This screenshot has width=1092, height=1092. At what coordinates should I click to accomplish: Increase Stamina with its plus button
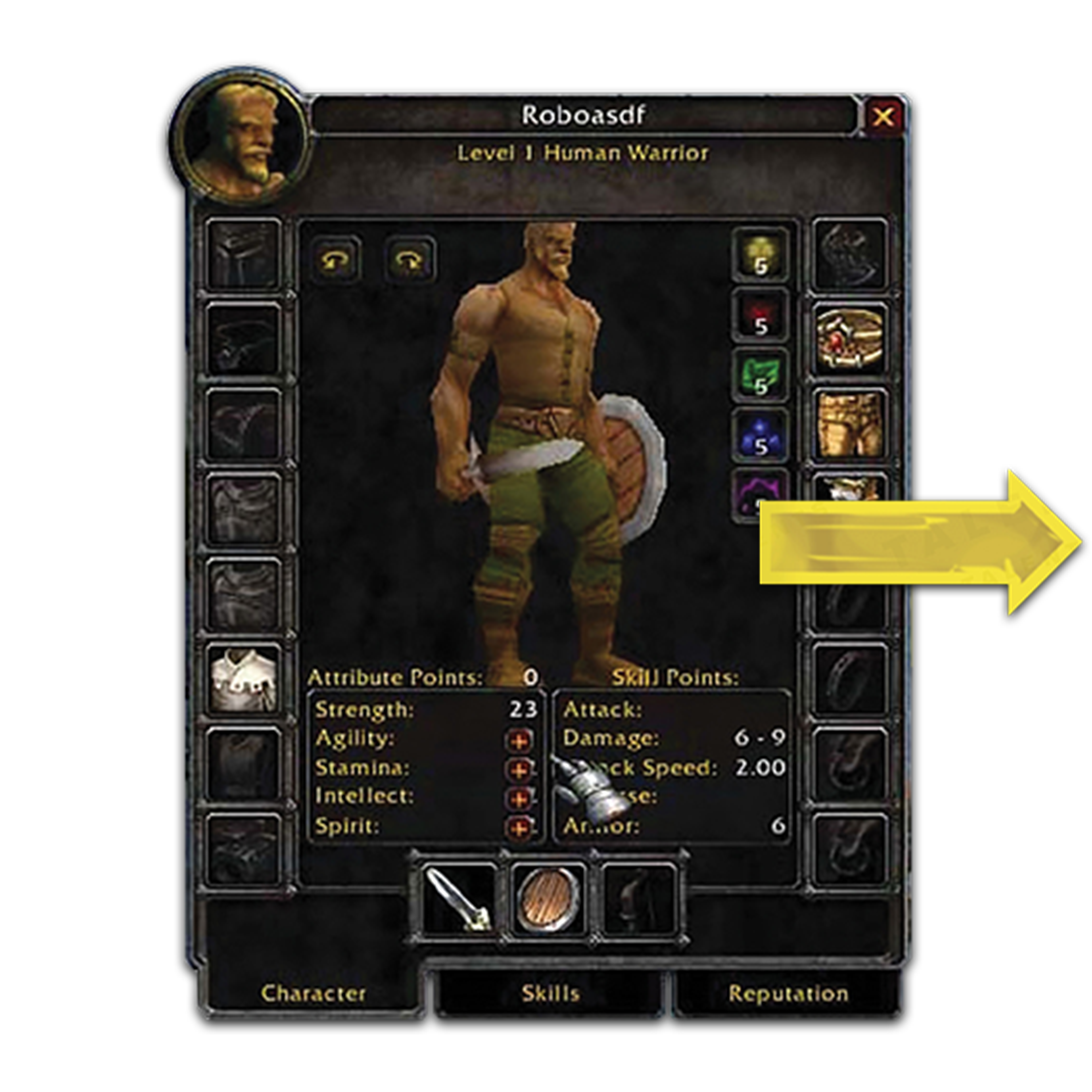pyautogui.click(x=519, y=769)
